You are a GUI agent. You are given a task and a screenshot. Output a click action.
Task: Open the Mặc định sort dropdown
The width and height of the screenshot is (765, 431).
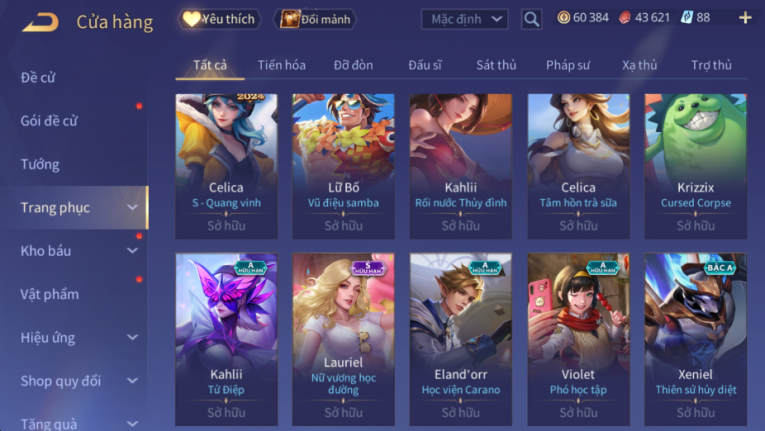coord(464,19)
